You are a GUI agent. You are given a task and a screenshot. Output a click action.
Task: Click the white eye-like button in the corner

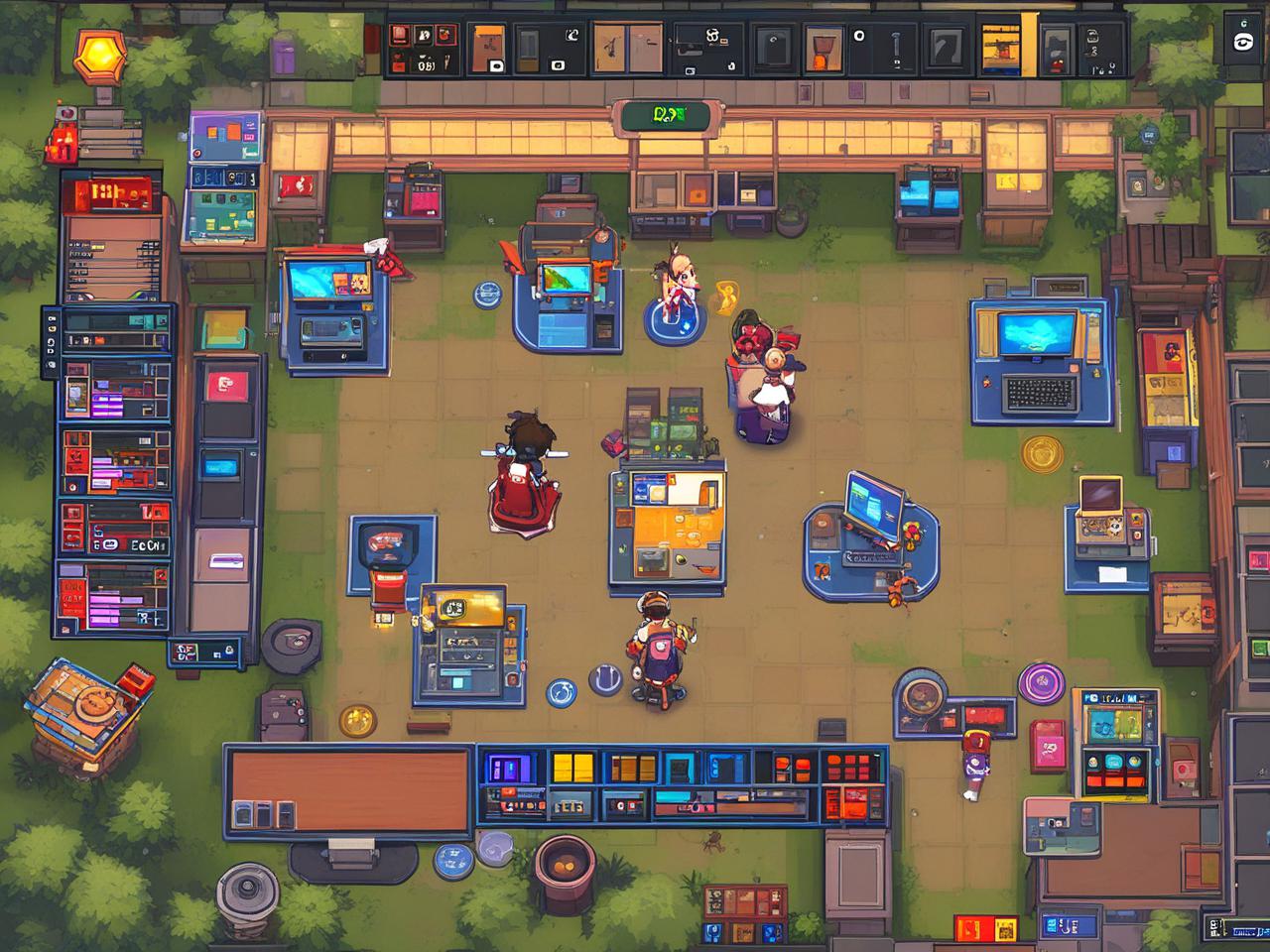click(1241, 42)
